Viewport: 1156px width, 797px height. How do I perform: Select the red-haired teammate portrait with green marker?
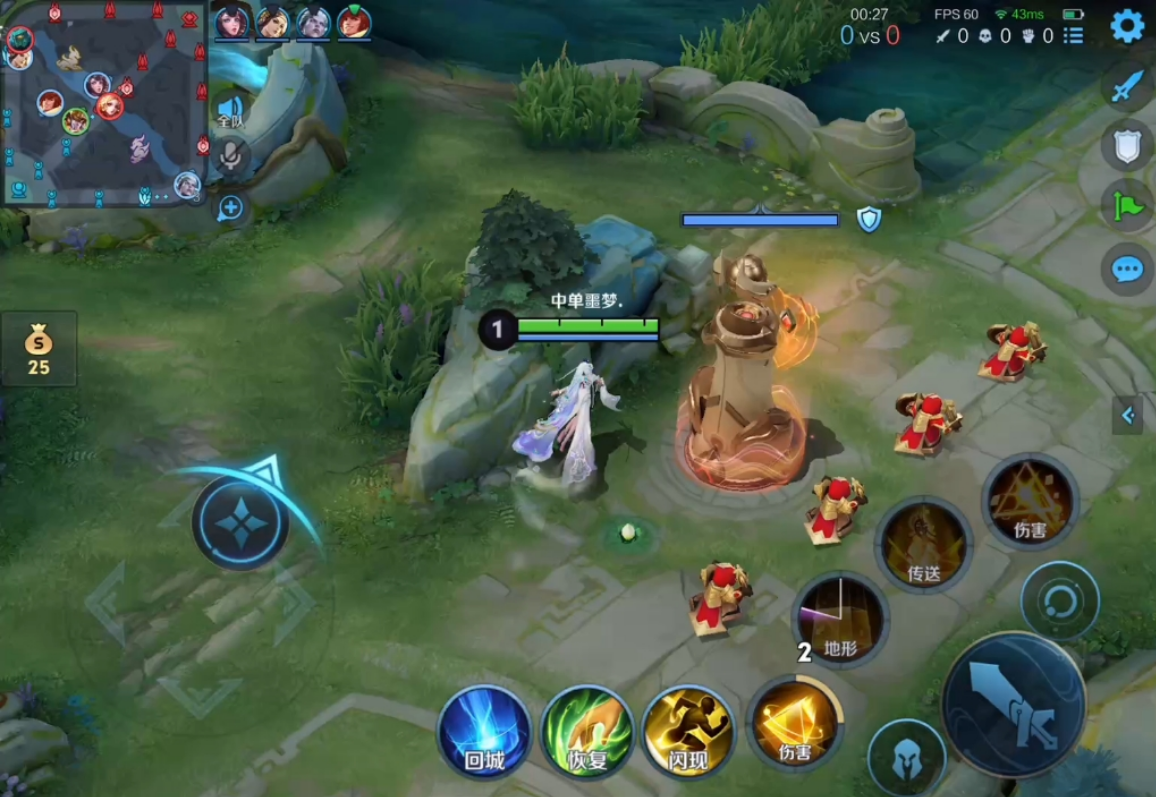pyautogui.click(x=354, y=22)
